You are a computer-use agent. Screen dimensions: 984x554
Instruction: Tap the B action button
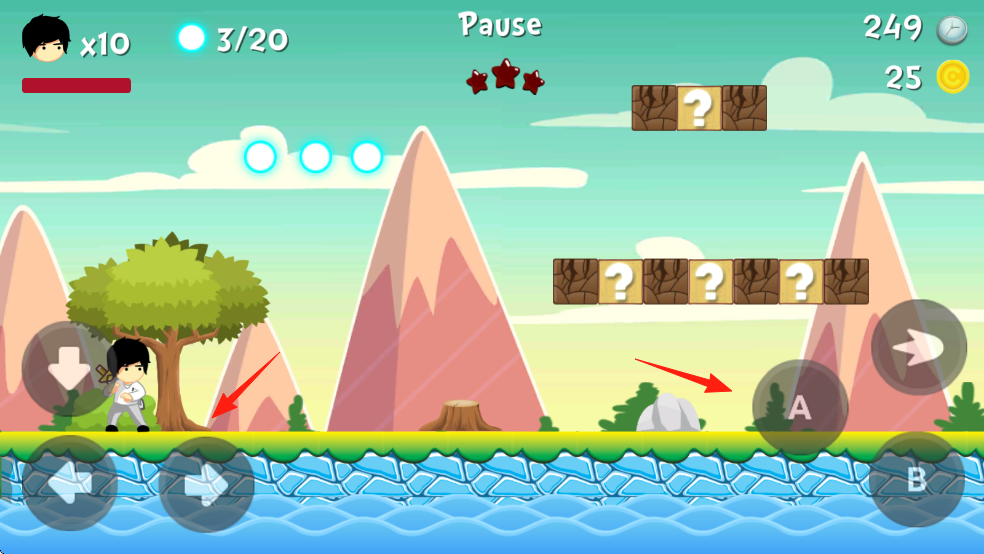click(916, 480)
